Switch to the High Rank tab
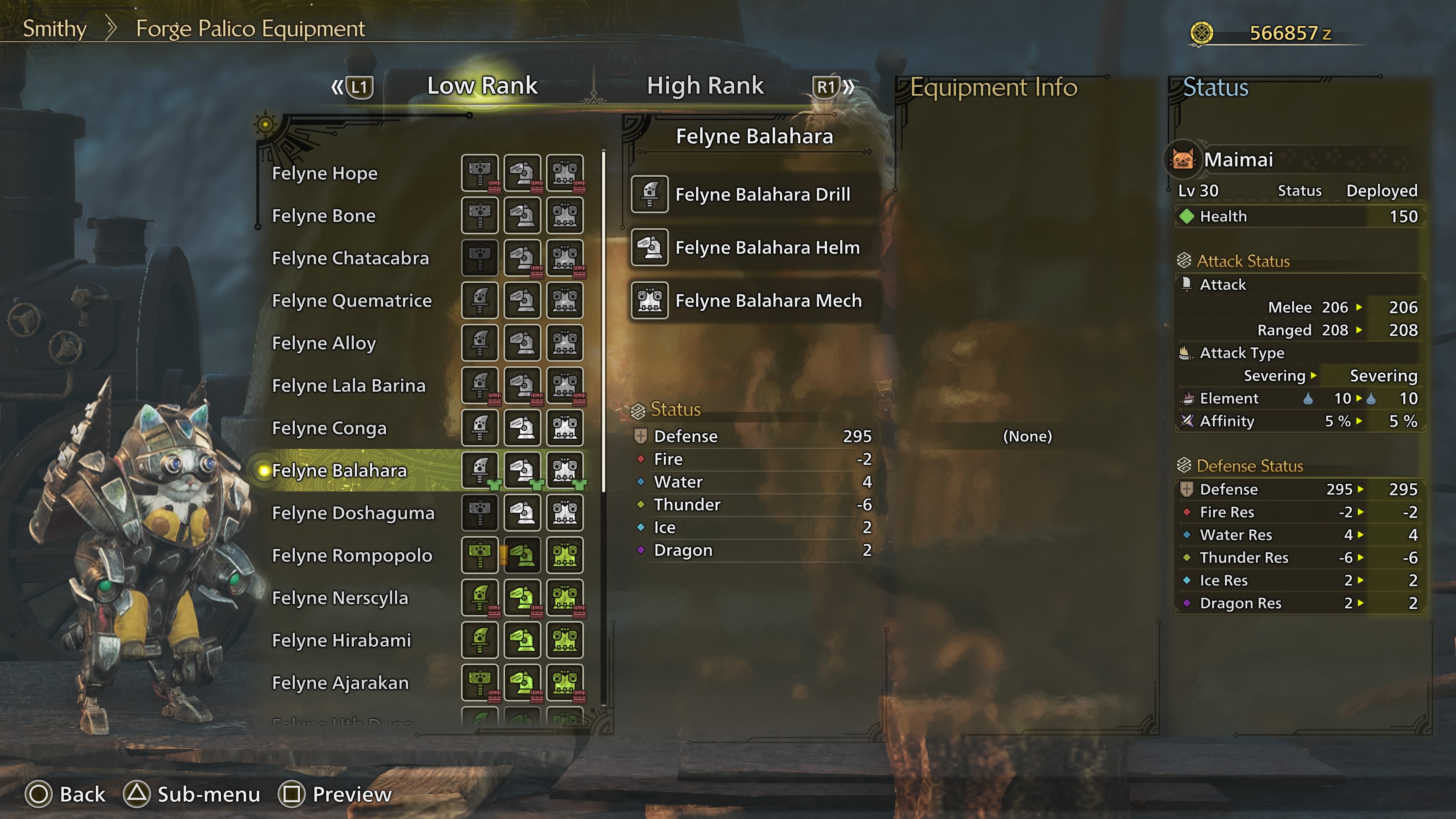 point(705,86)
